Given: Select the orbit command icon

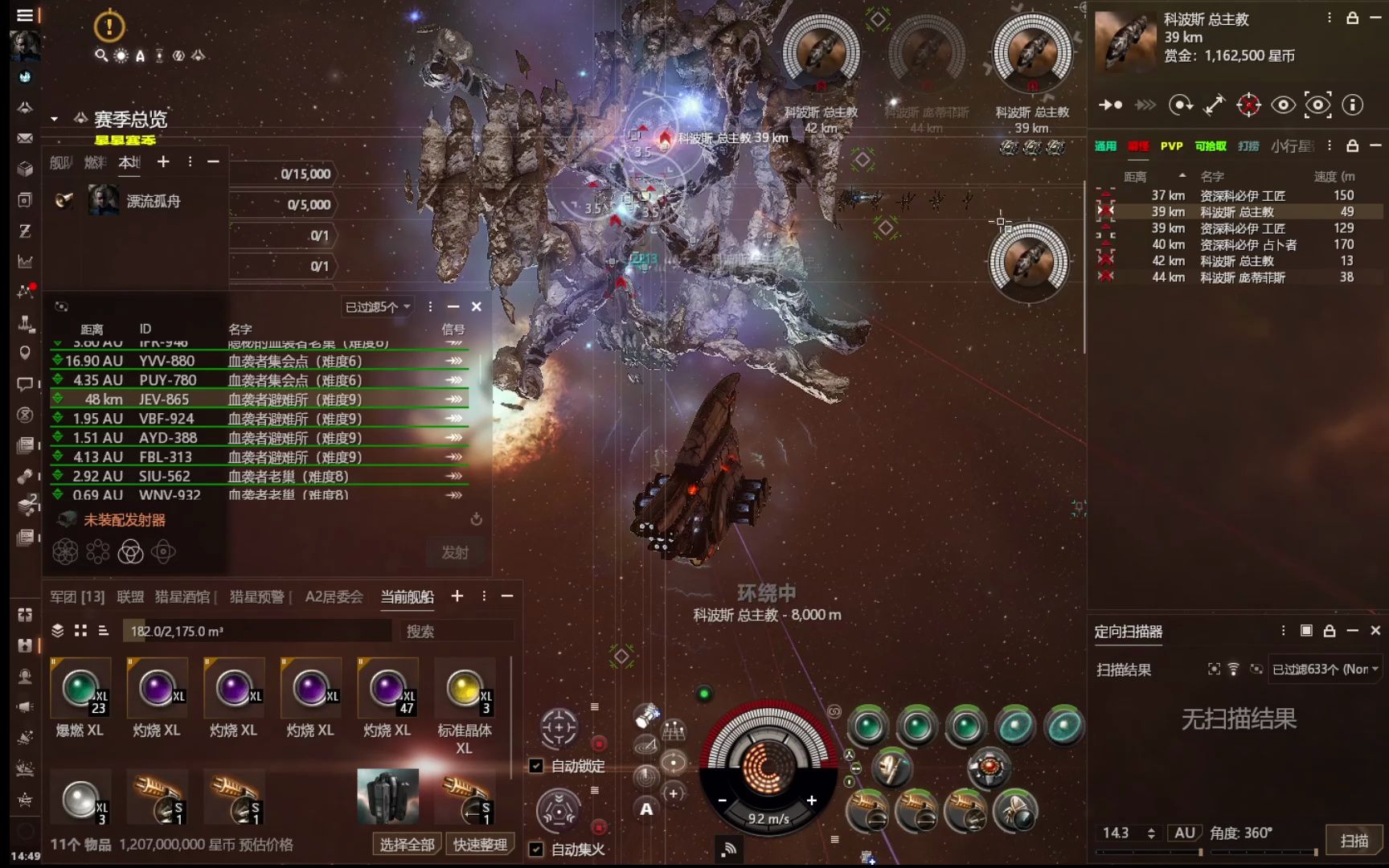Looking at the screenshot, I should [1181, 105].
